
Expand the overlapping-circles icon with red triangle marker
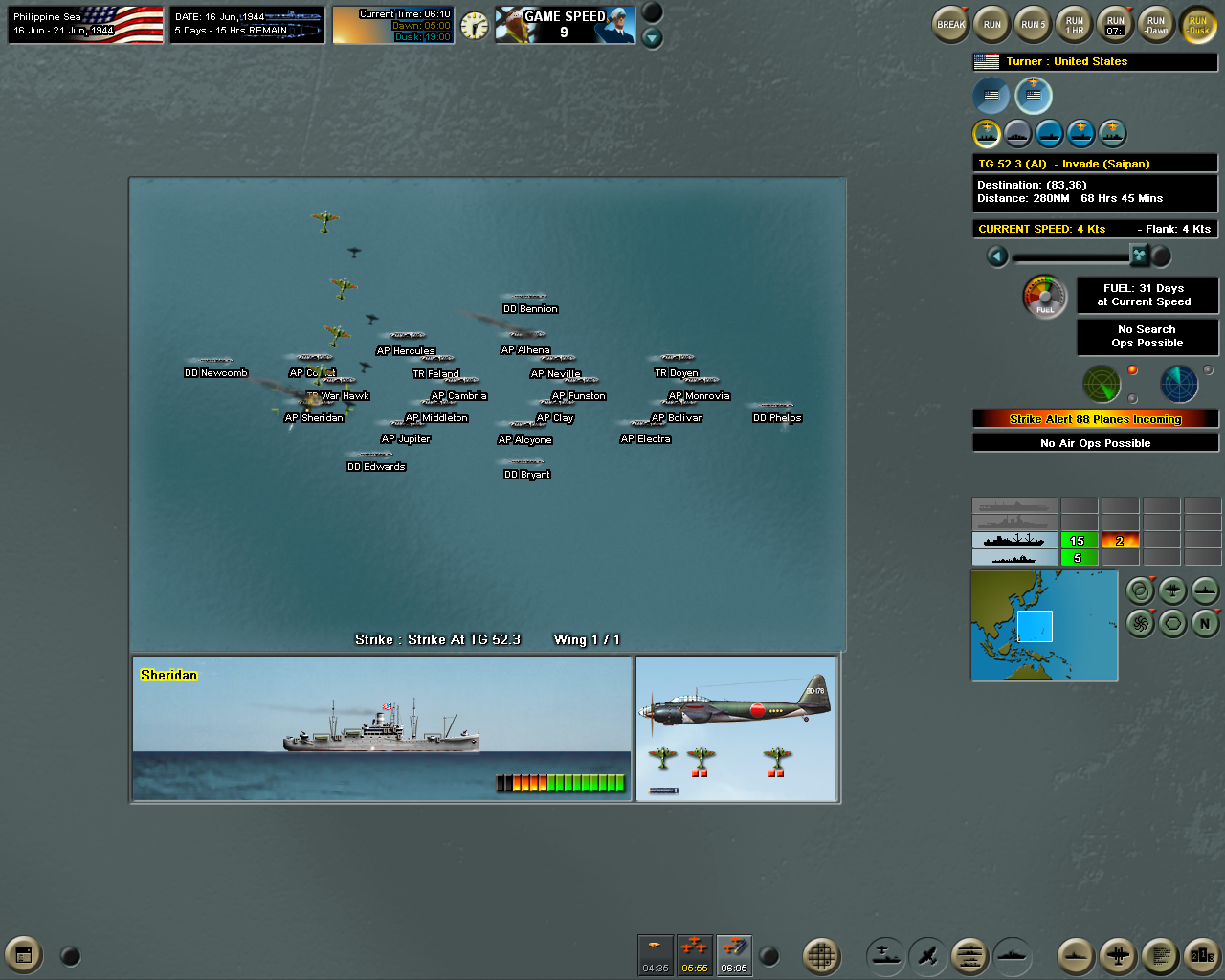1141,590
